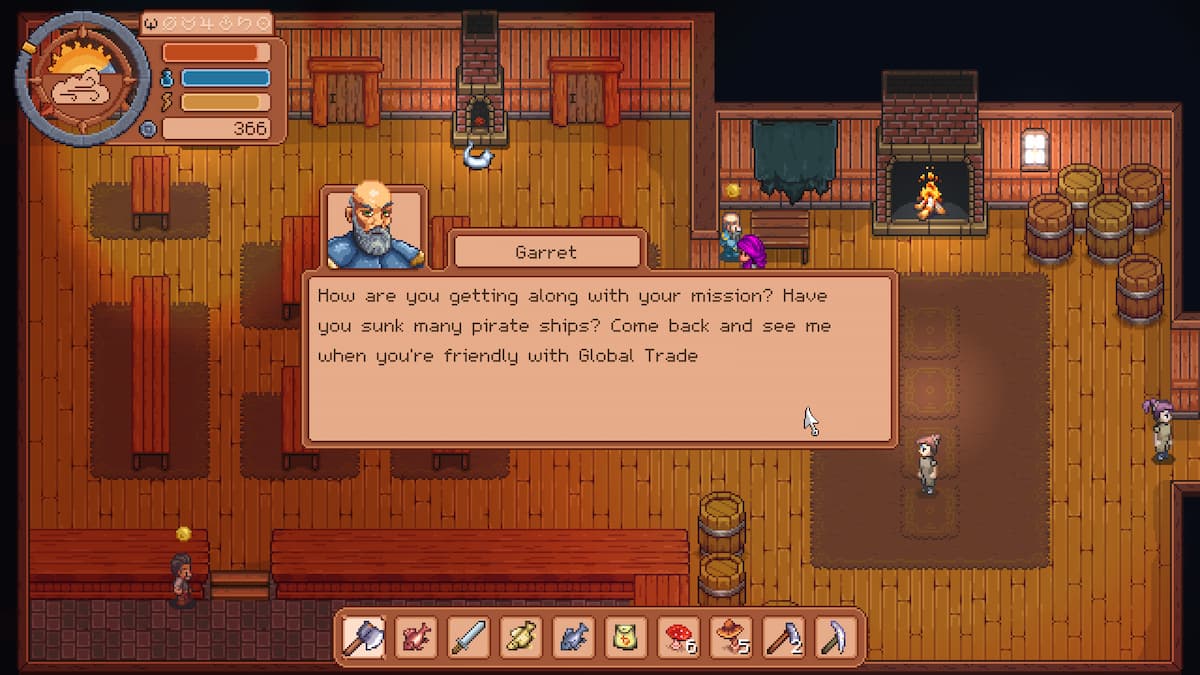Equip the hammer from the hotbar
Screen dimensions: 1200x675
[782, 635]
